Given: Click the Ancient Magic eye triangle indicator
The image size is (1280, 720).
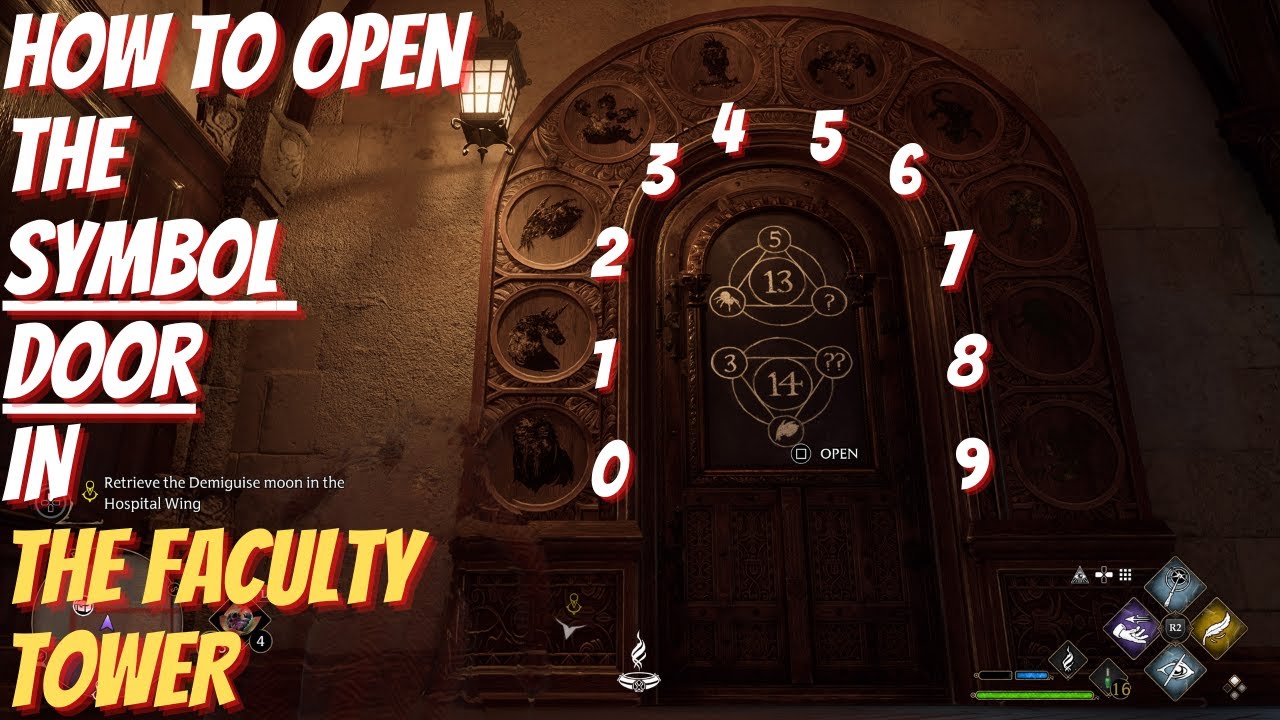Looking at the screenshot, I should pos(1079,576).
